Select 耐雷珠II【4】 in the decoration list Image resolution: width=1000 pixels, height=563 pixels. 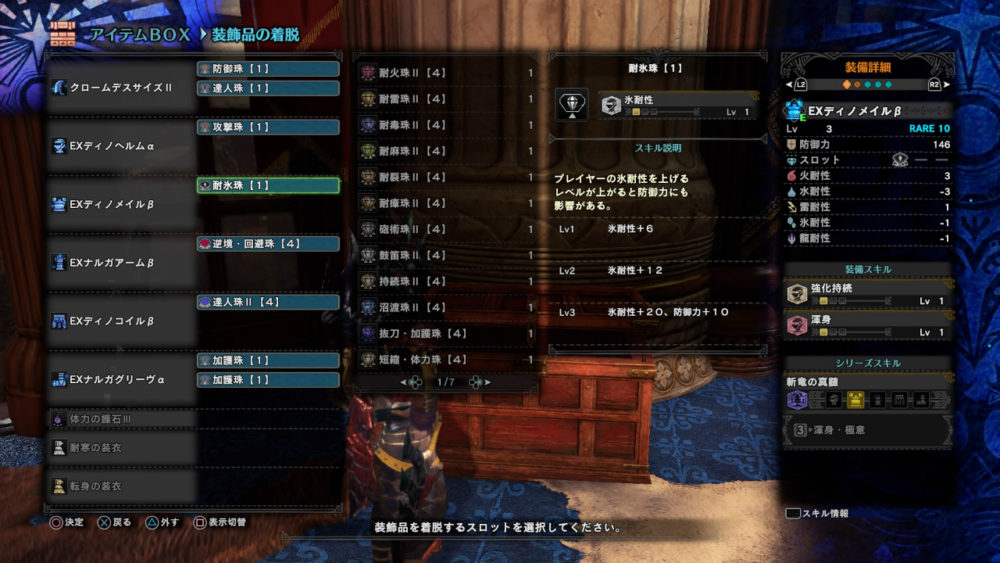tap(447, 99)
